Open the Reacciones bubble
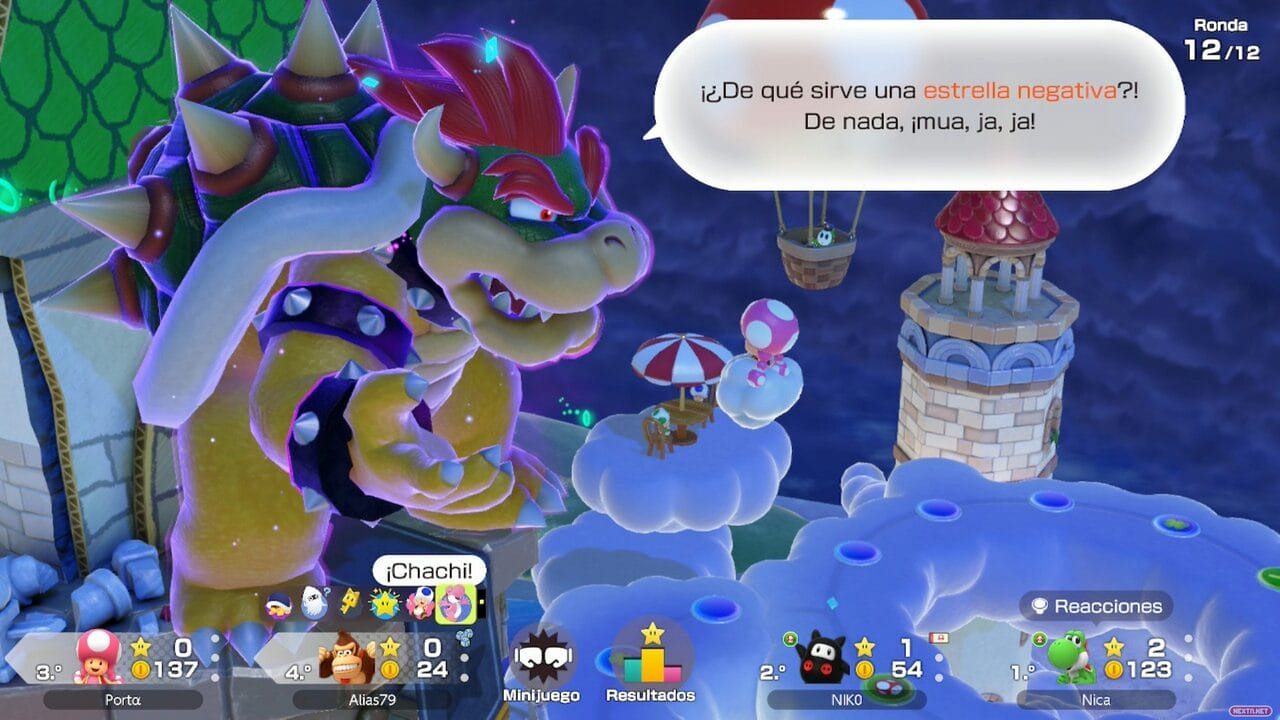Screen dimensions: 1280x720 coord(1095,606)
